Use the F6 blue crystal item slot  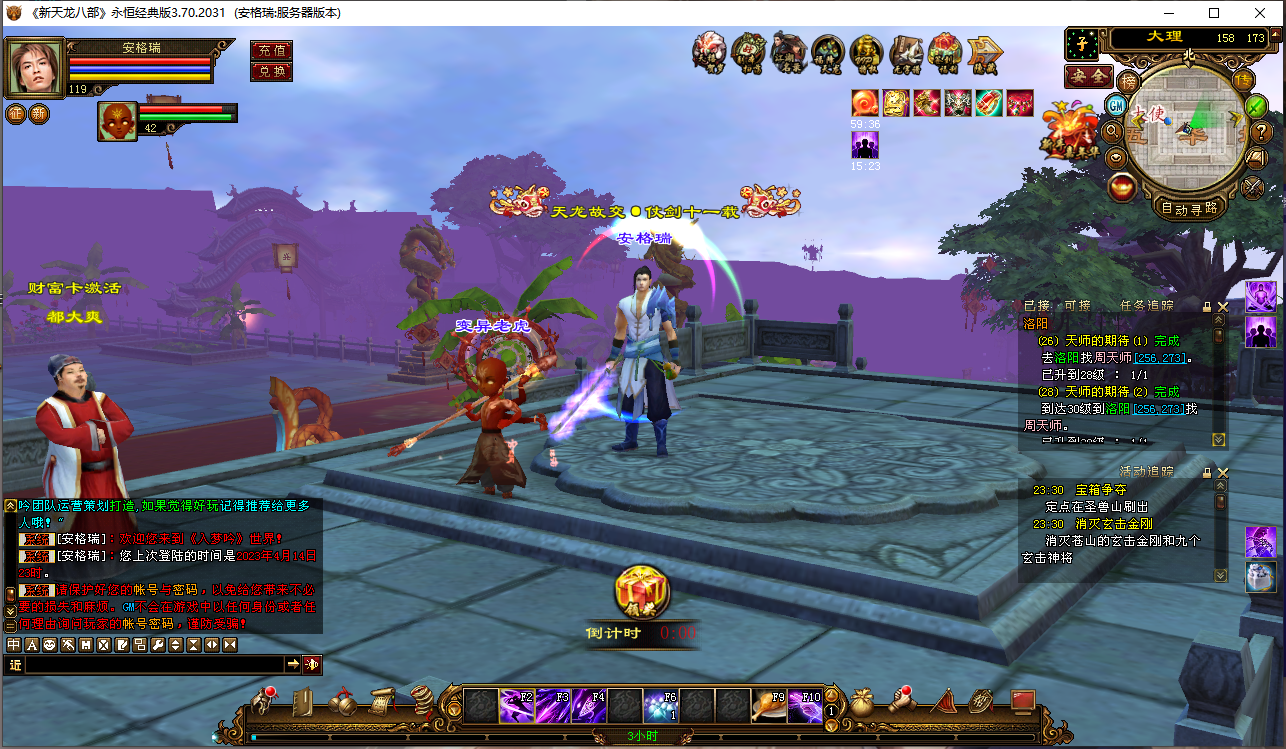pyautogui.click(x=661, y=706)
